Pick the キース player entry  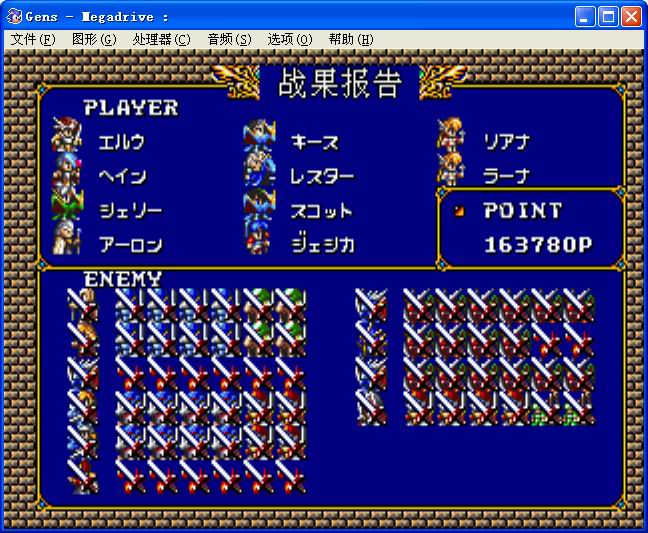[x=314, y=142]
